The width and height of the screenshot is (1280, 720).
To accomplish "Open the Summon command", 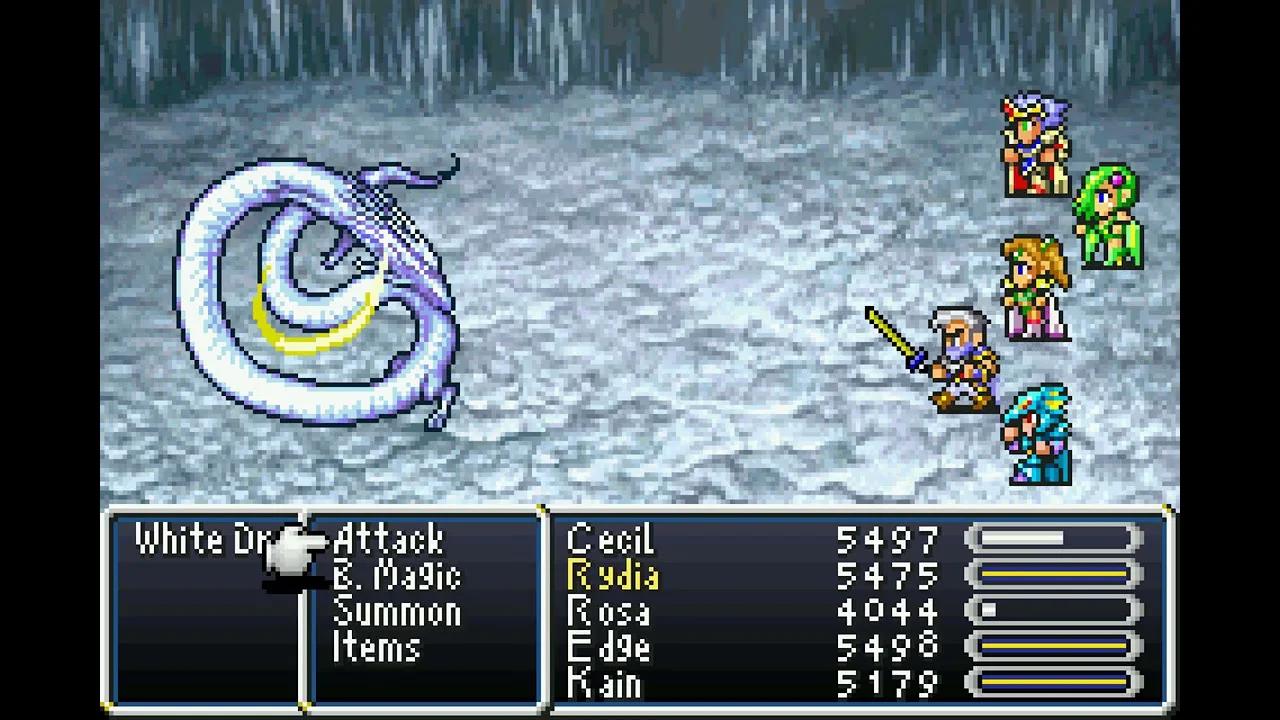I will pyautogui.click(x=397, y=612).
